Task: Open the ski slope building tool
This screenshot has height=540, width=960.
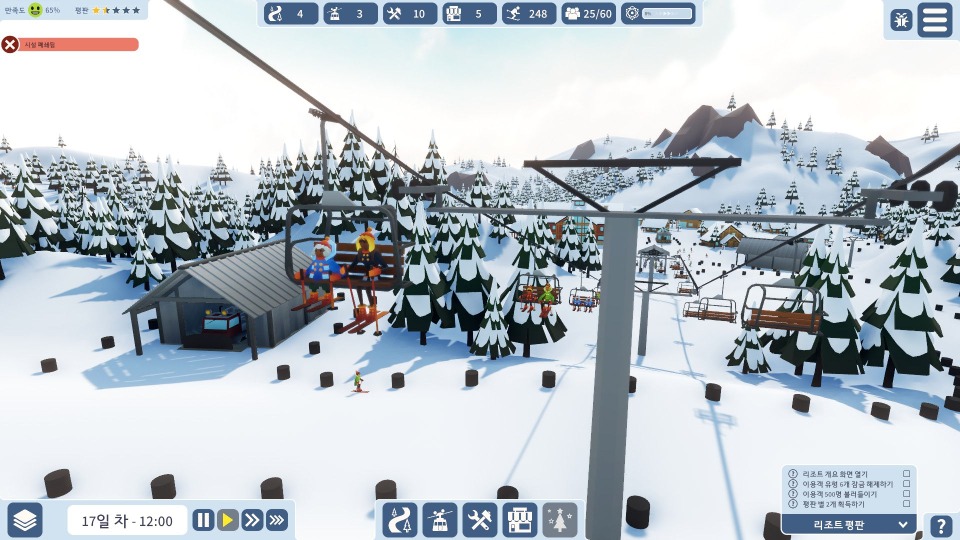Action: point(400,520)
